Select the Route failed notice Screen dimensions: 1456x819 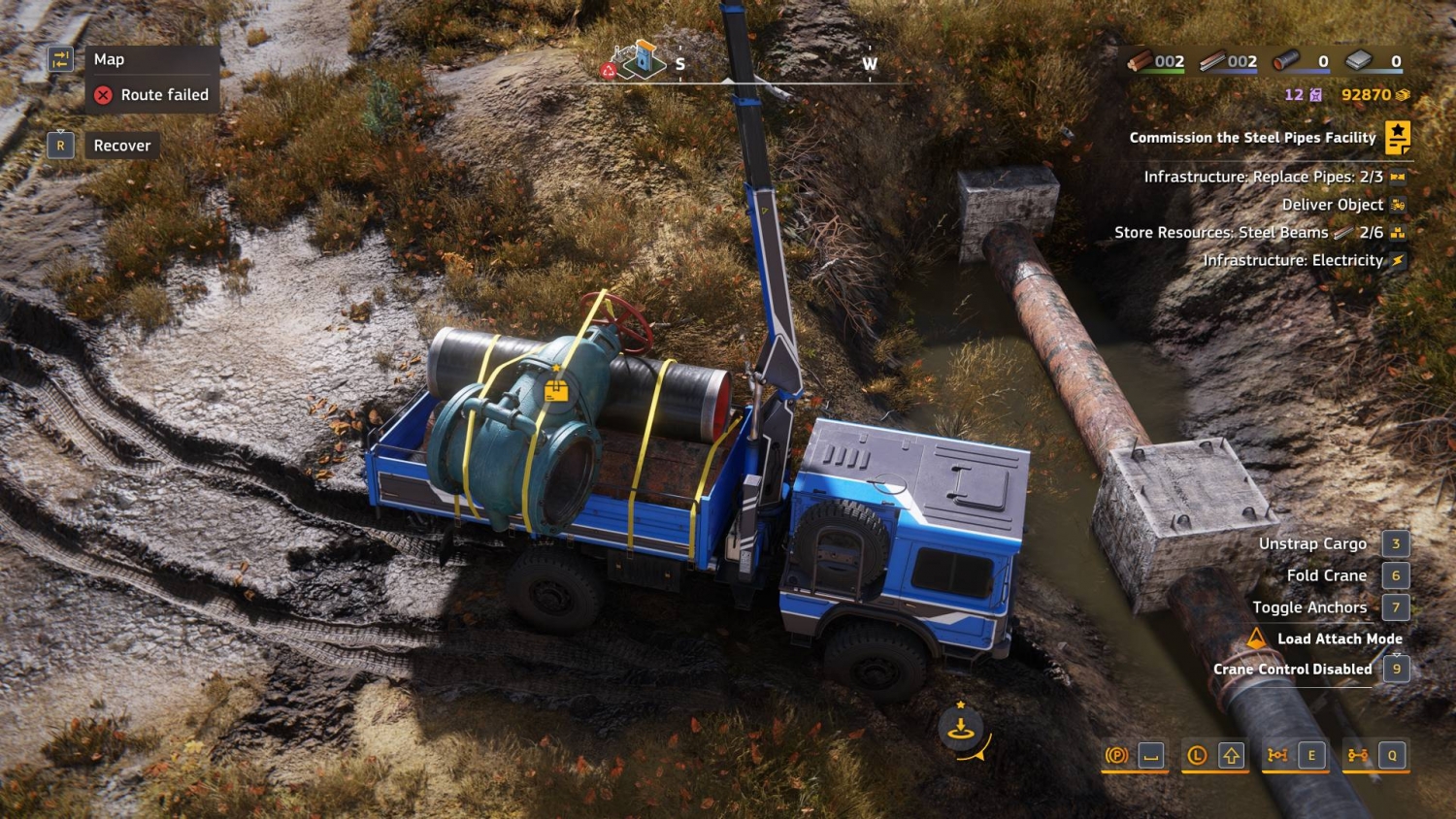click(152, 95)
